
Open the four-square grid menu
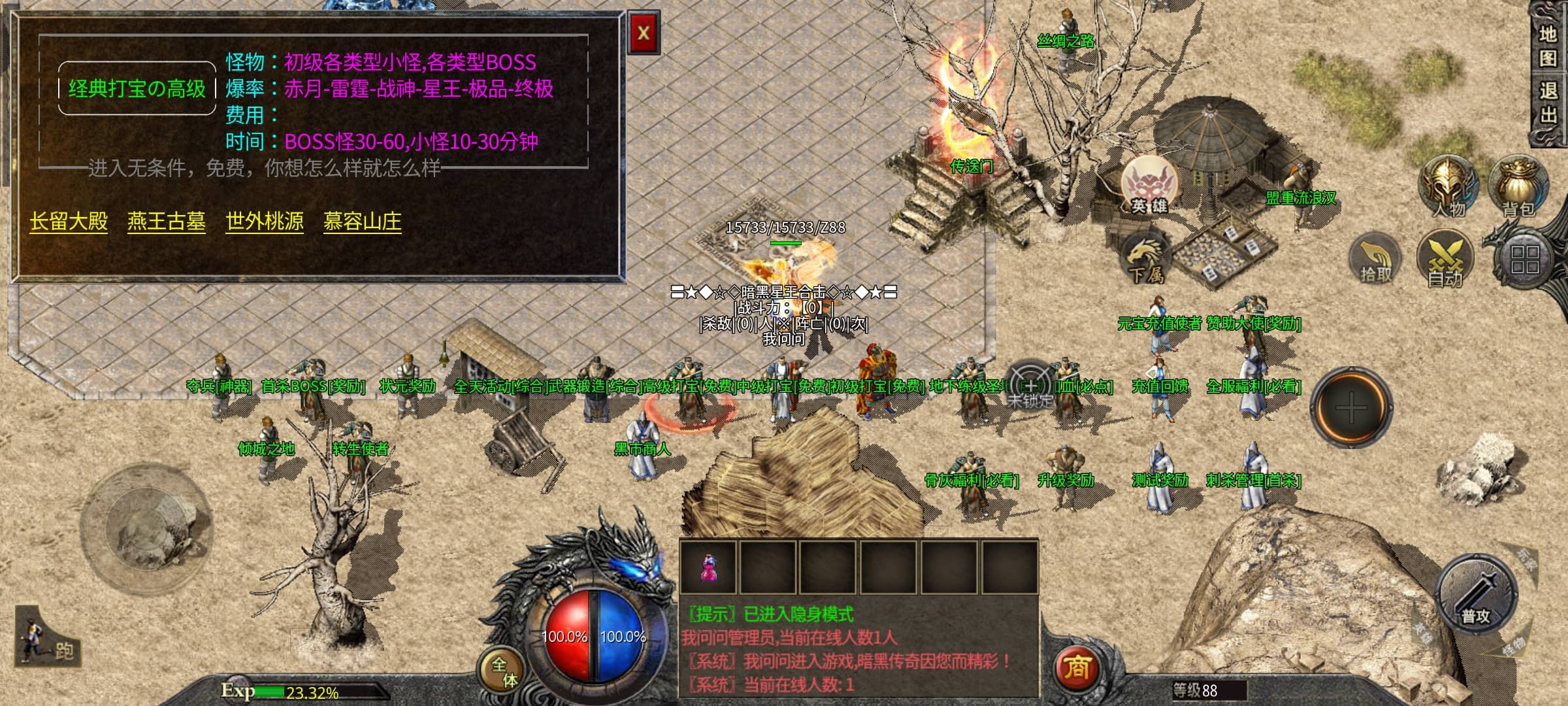(1524, 260)
